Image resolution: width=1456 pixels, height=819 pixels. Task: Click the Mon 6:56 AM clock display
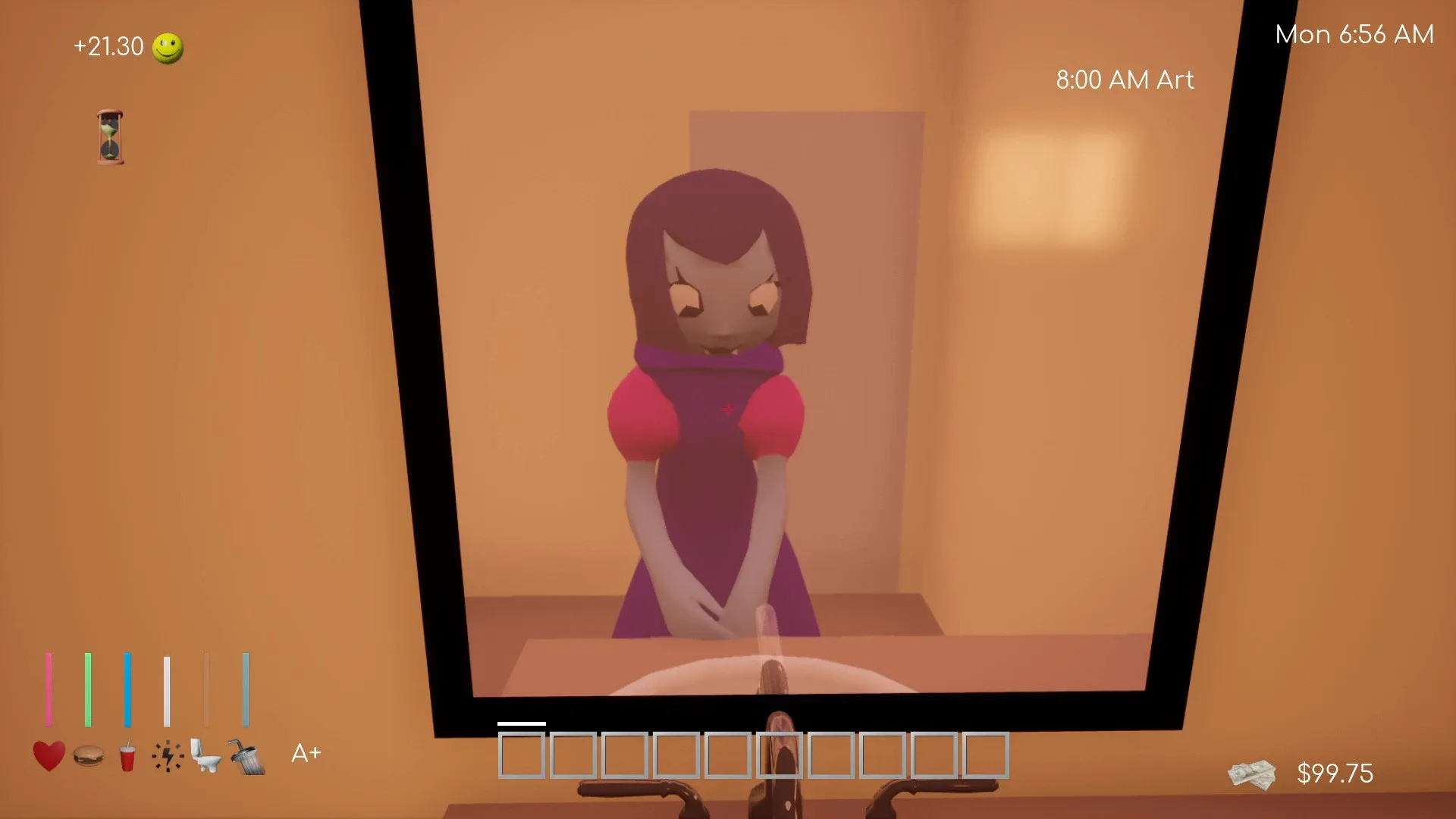tap(1354, 33)
